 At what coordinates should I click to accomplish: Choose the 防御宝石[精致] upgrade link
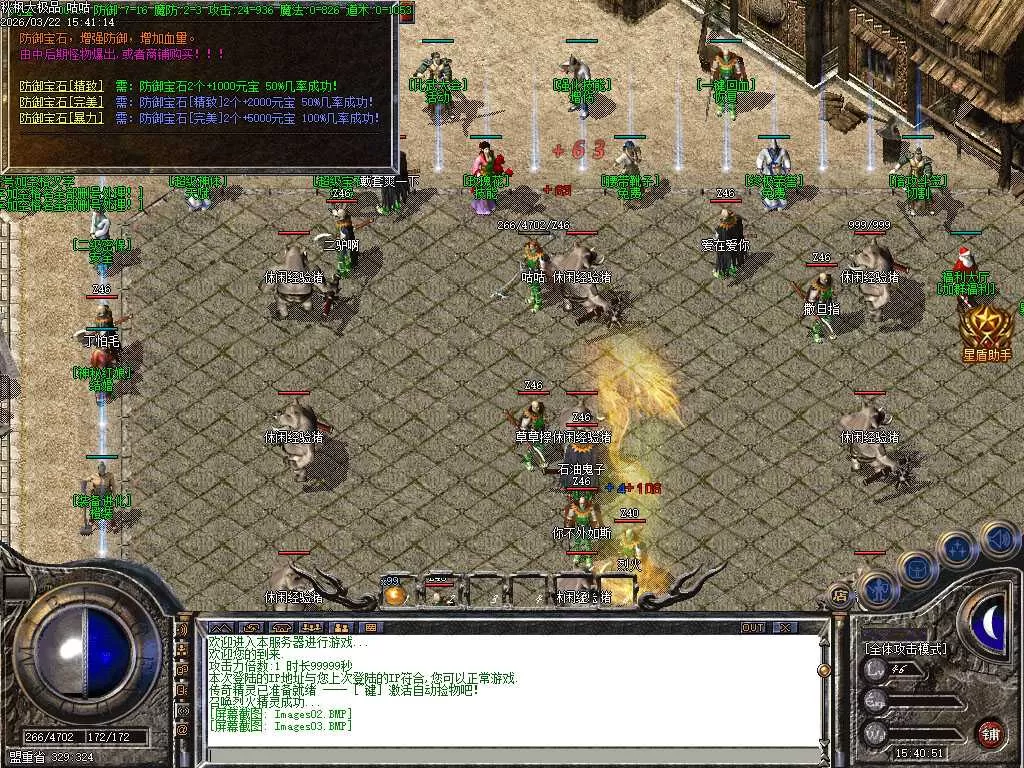59,86
